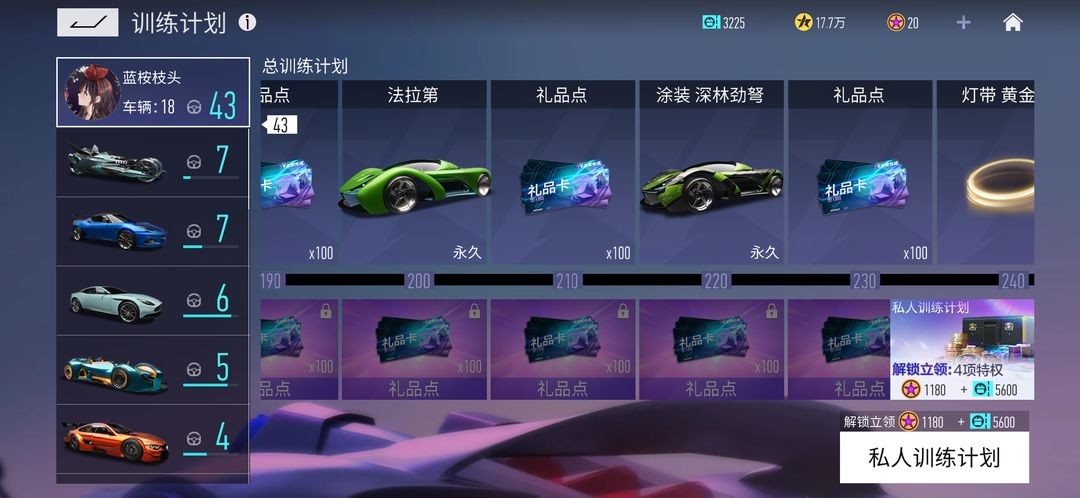Select the player profile 蓝桉枝头 row
The height and width of the screenshot is (498, 1080).
(153, 93)
